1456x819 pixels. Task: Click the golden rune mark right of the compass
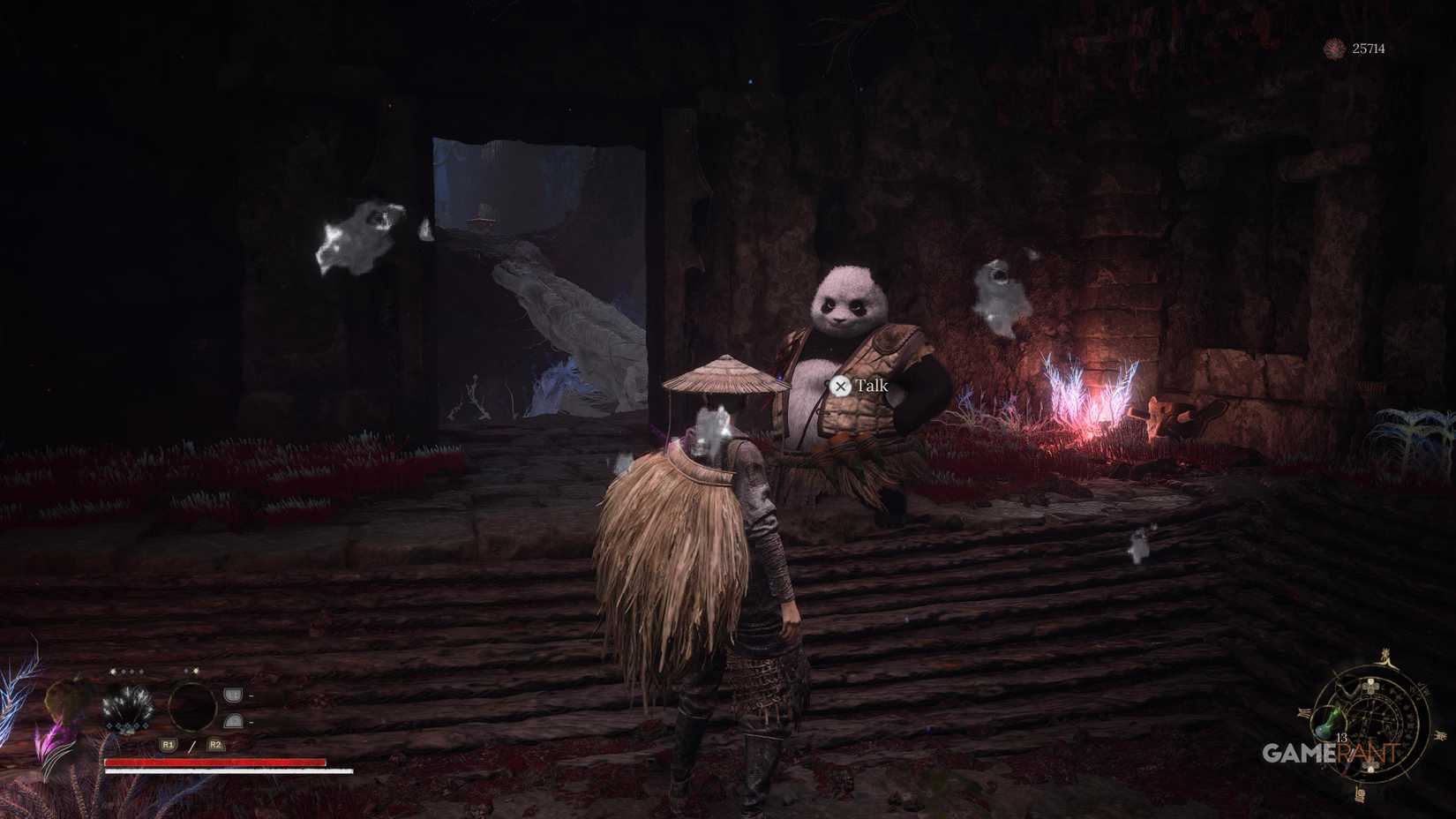point(1439,734)
